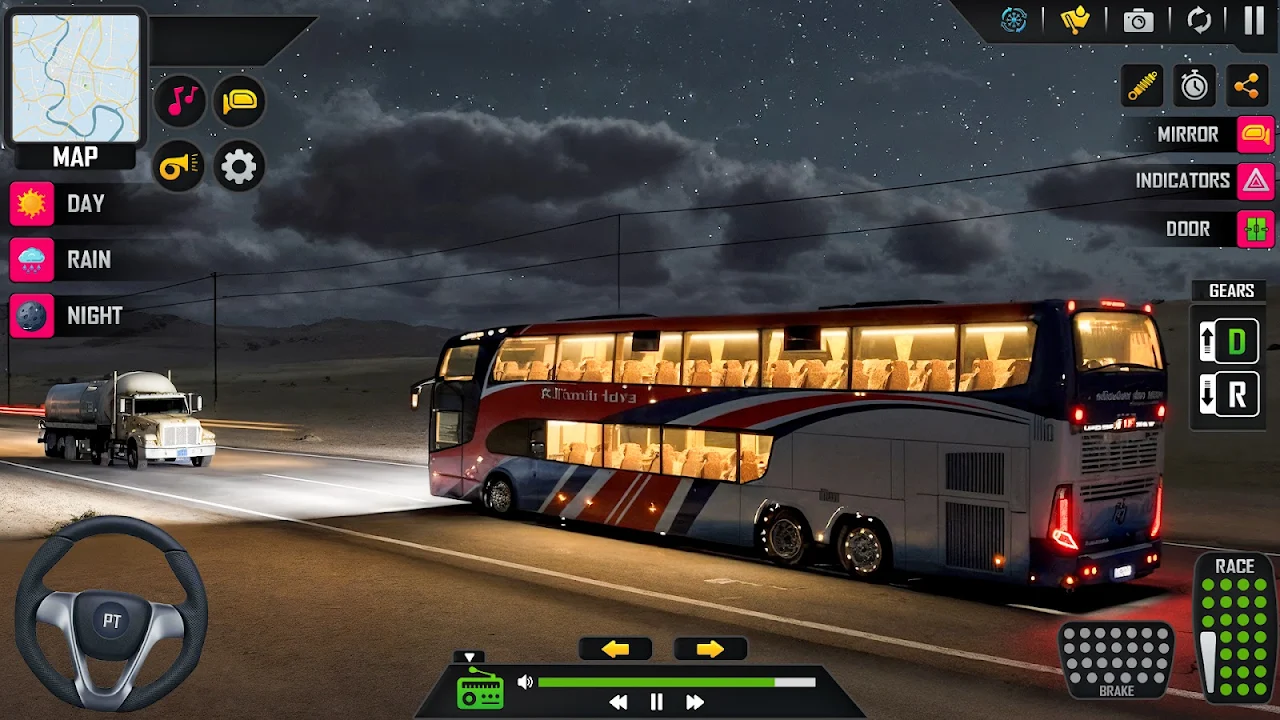Switch weather to Rain
Image resolution: width=1280 pixels, height=720 pixels.
(32, 260)
